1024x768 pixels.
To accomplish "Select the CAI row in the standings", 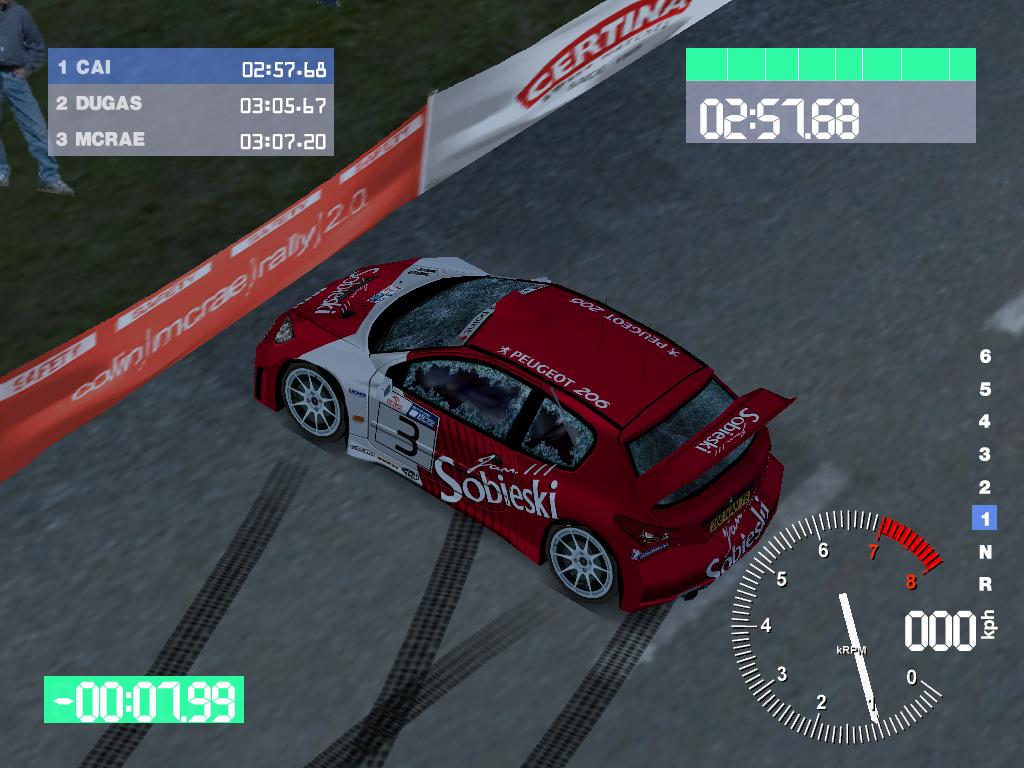I will (190, 68).
